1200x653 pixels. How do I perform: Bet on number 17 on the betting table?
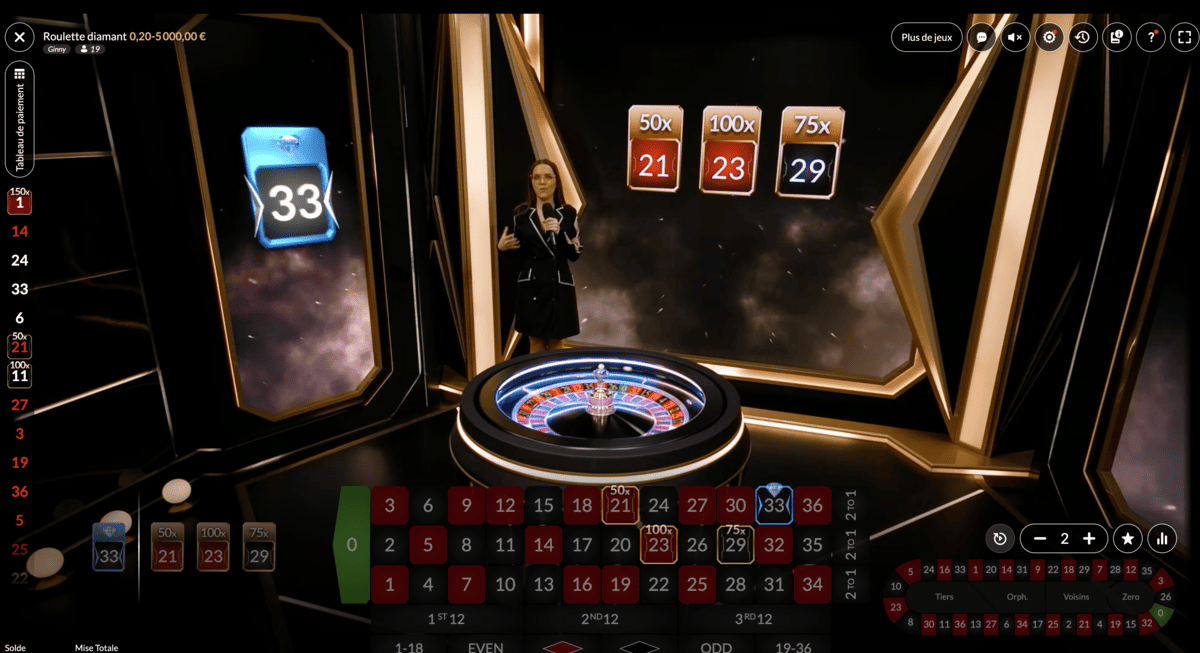click(x=582, y=546)
